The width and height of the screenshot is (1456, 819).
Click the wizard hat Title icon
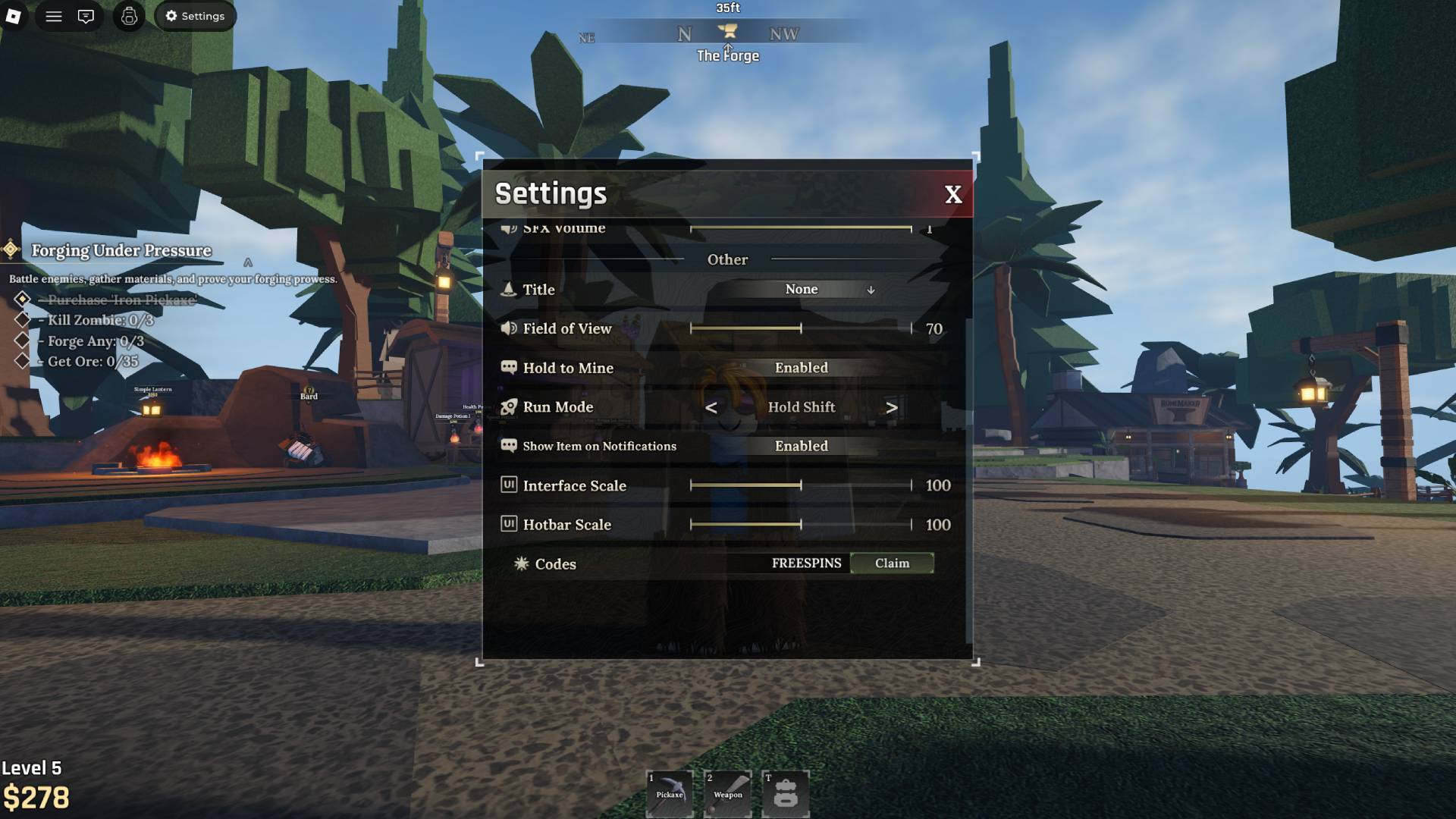point(508,290)
